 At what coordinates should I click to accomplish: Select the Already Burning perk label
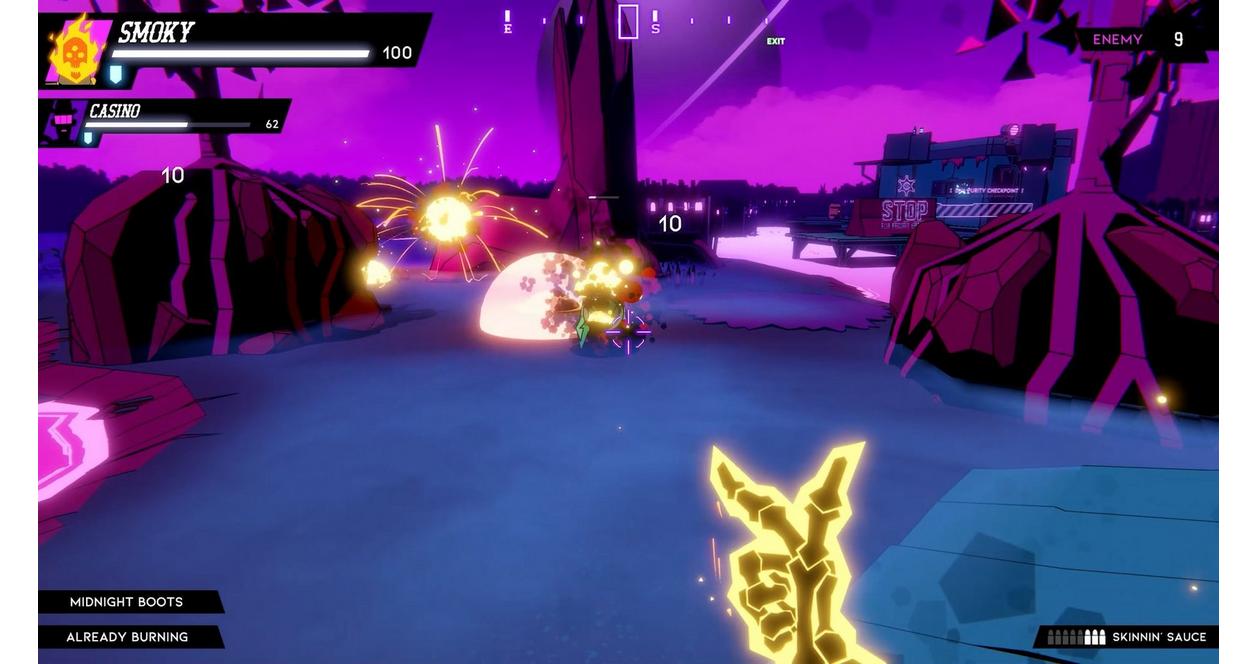(127, 637)
